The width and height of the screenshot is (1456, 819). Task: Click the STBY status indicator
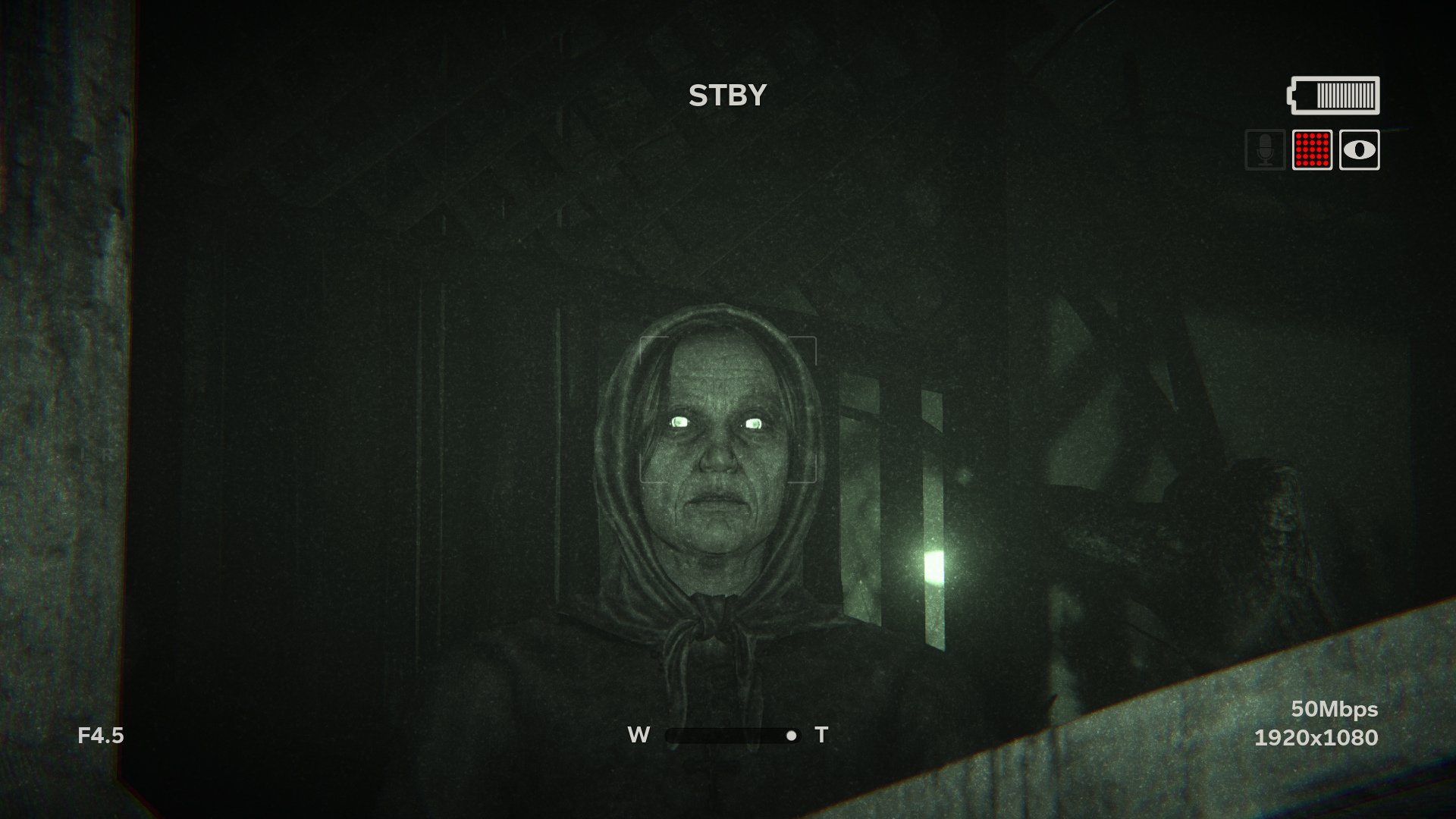click(x=727, y=94)
